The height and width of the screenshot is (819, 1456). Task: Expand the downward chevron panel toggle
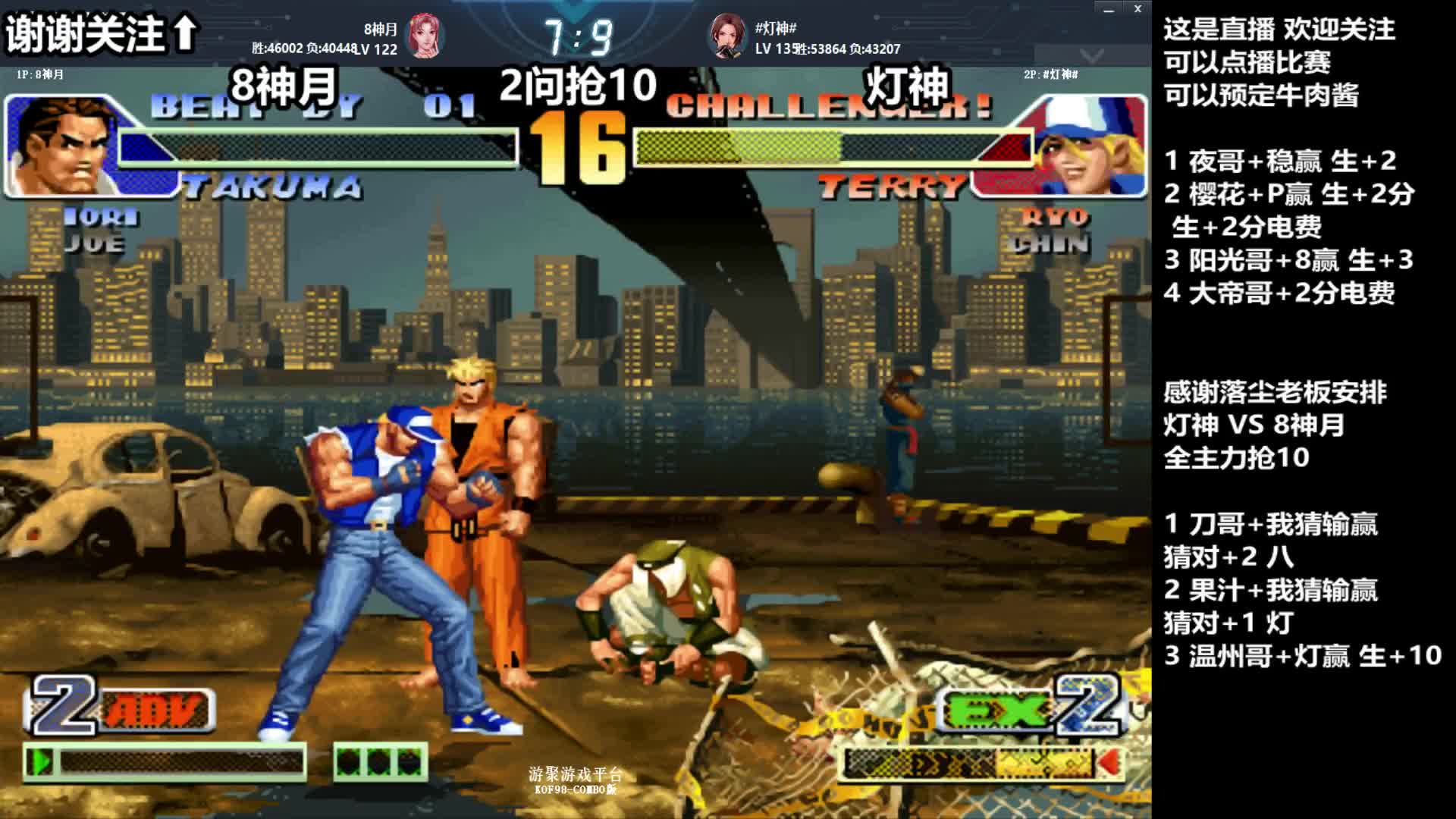pyautogui.click(x=1092, y=55)
